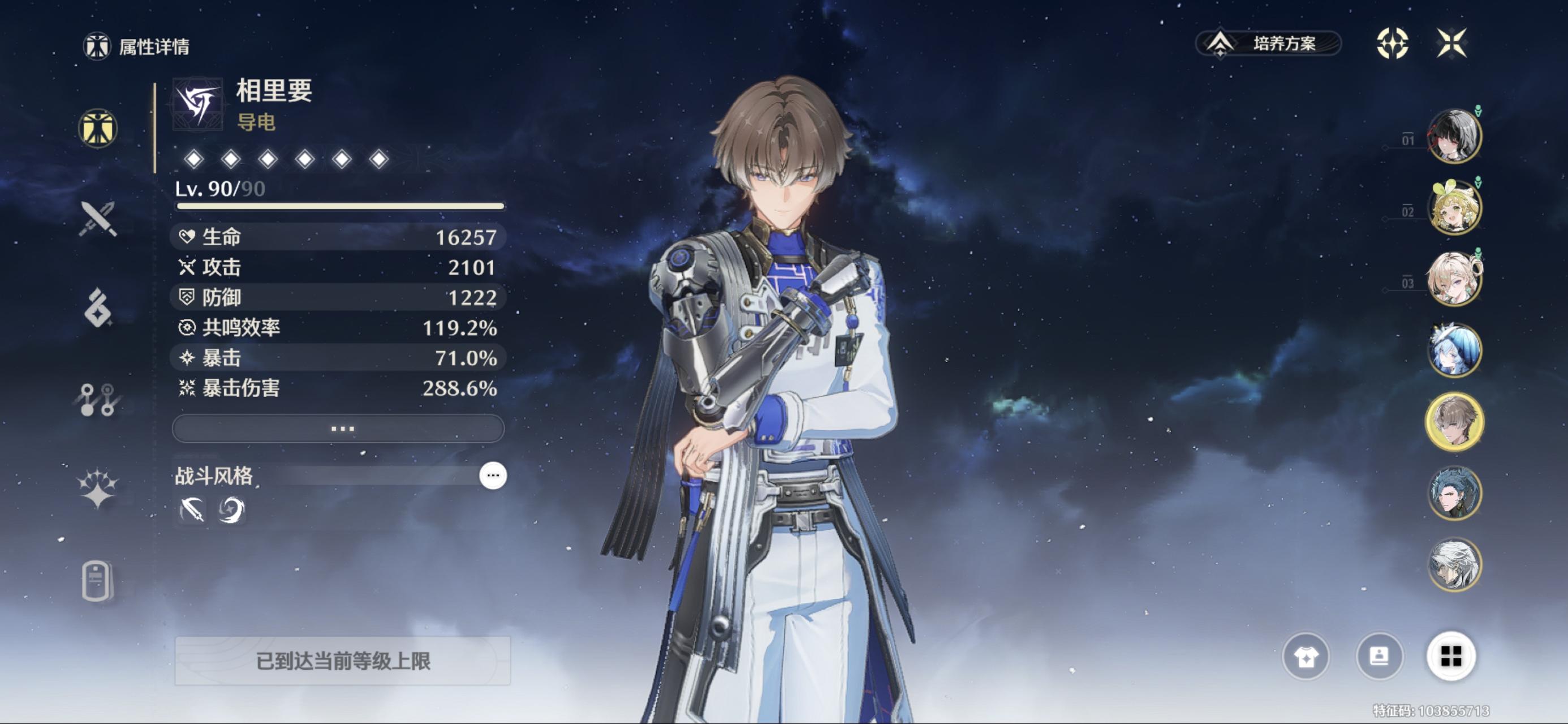
Task: Show 战斗风格 combat style details
Action: [493, 476]
